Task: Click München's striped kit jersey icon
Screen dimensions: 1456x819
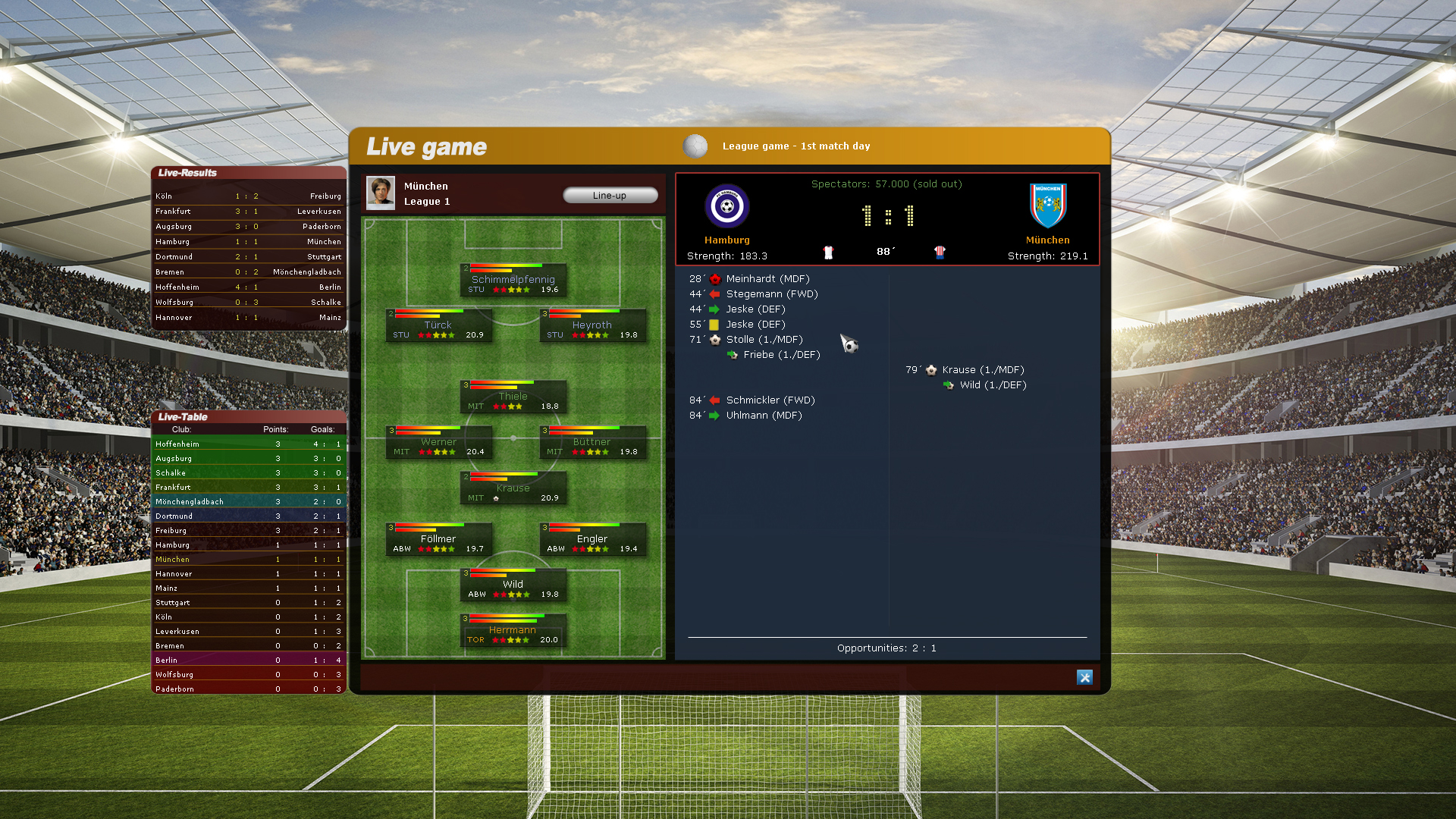Action: click(940, 253)
